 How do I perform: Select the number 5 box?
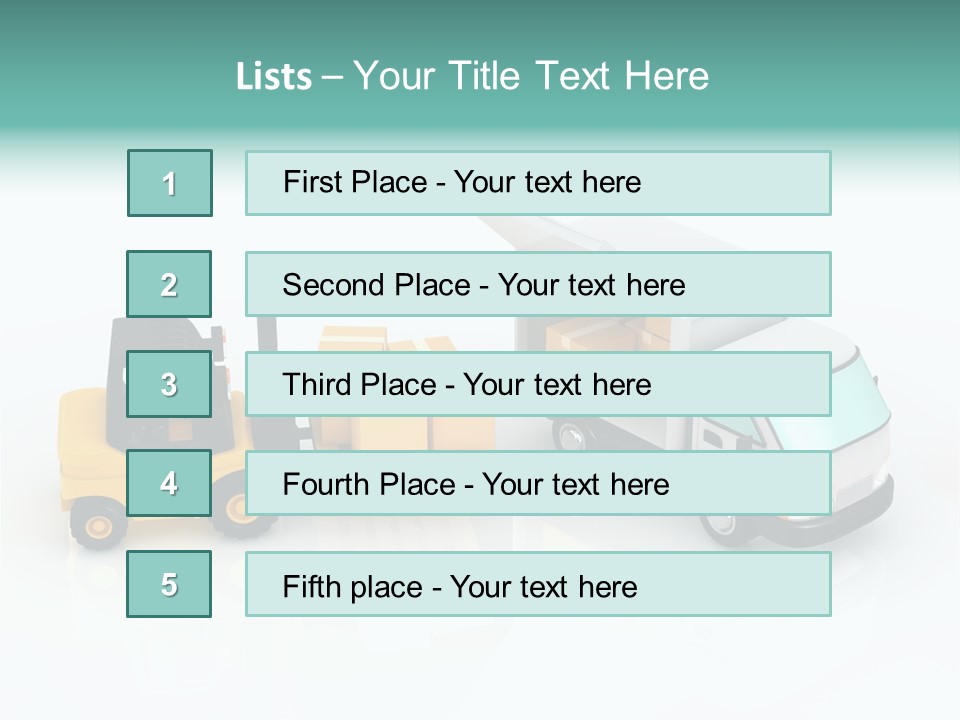pyautogui.click(x=169, y=584)
